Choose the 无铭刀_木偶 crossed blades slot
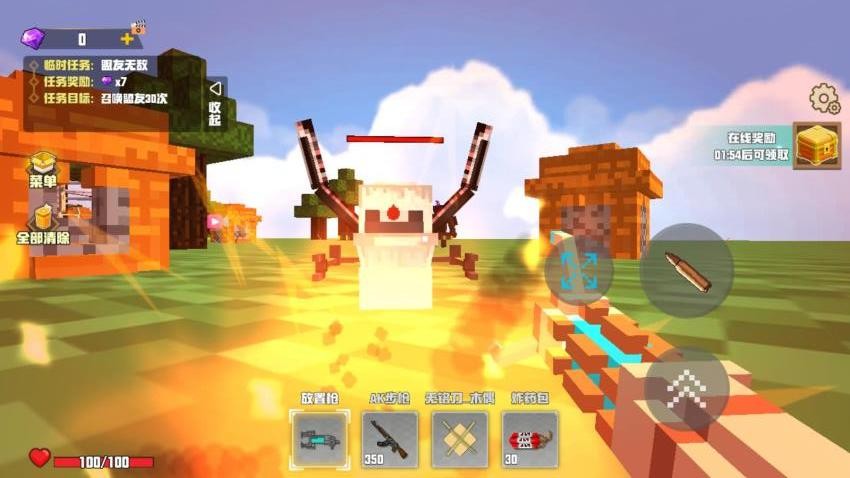 click(x=460, y=439)
